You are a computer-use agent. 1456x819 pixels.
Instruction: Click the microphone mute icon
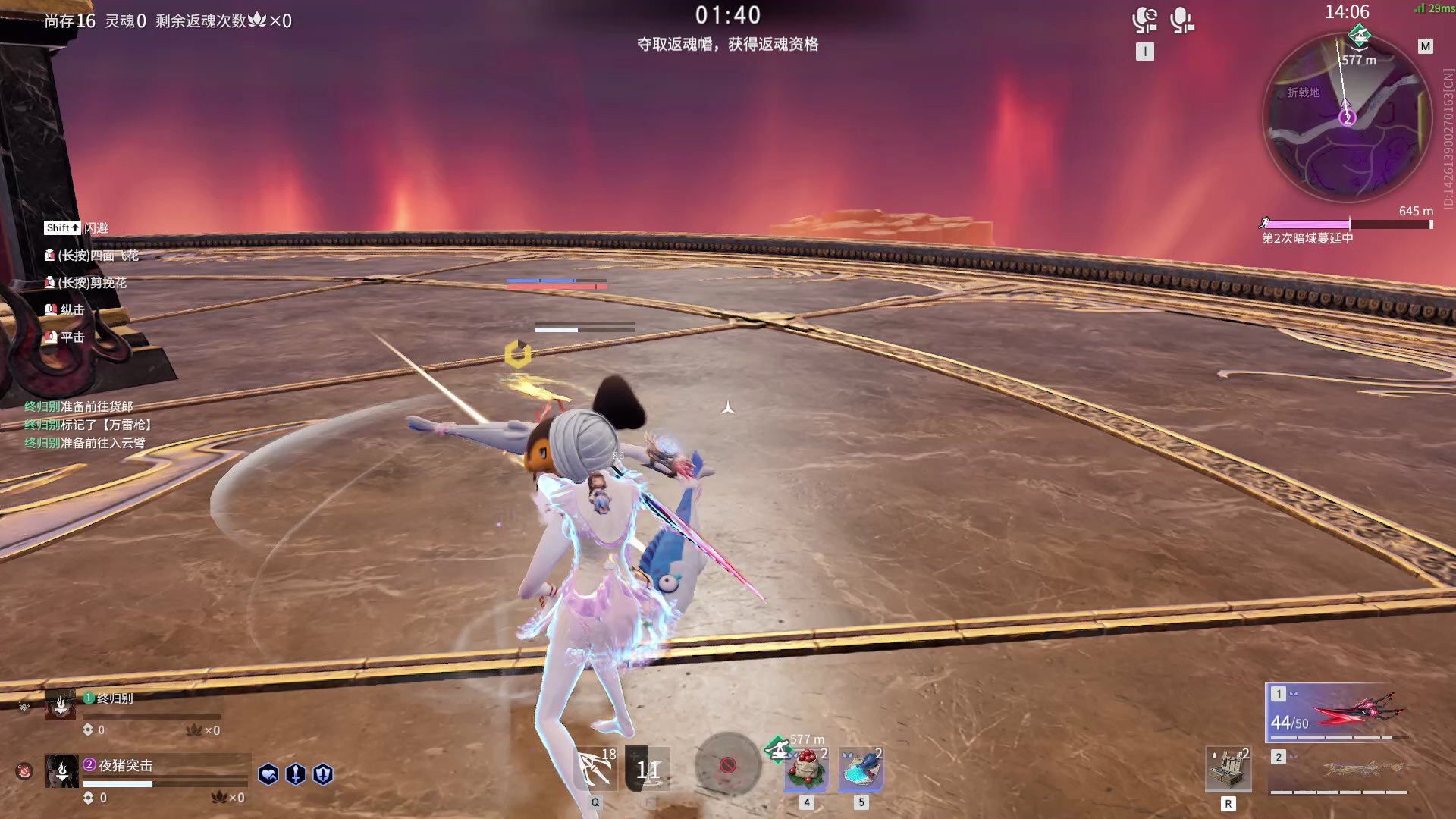point(1180,21)
